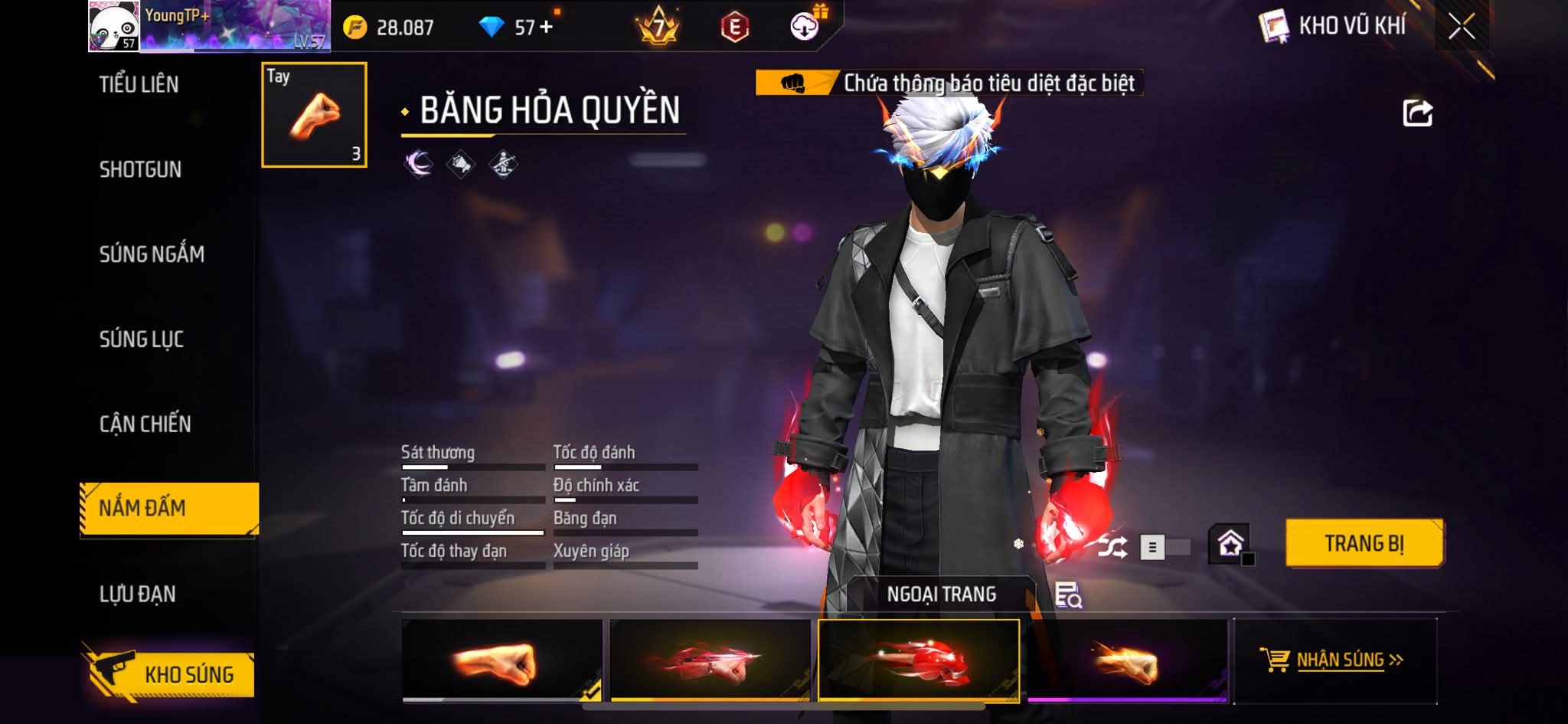Choose the SÚNG LỤC category
The width and height of the screenshot is (1568, 724).
(x=142, y=339)
